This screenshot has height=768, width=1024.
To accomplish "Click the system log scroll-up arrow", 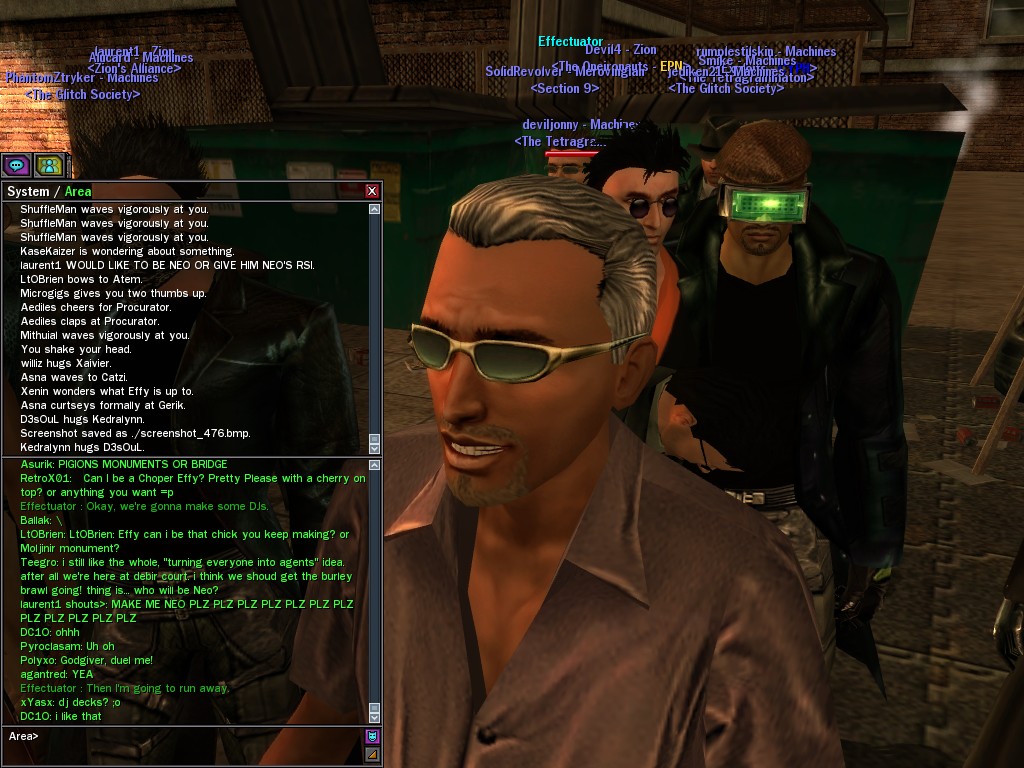I will [x=375, y=210].
